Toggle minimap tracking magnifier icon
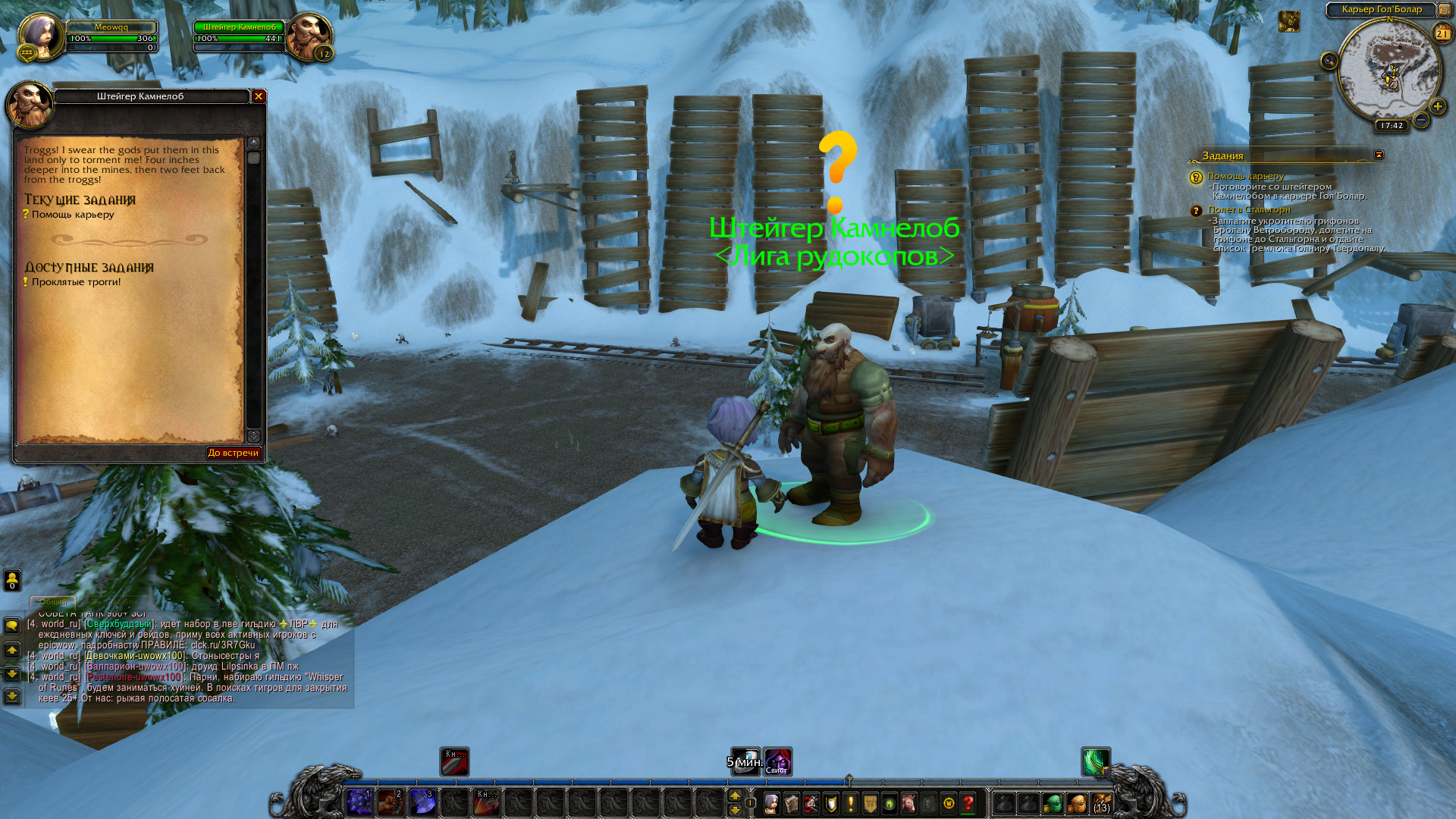Screen dimensions: 1456x819 tap(1329, 61)
